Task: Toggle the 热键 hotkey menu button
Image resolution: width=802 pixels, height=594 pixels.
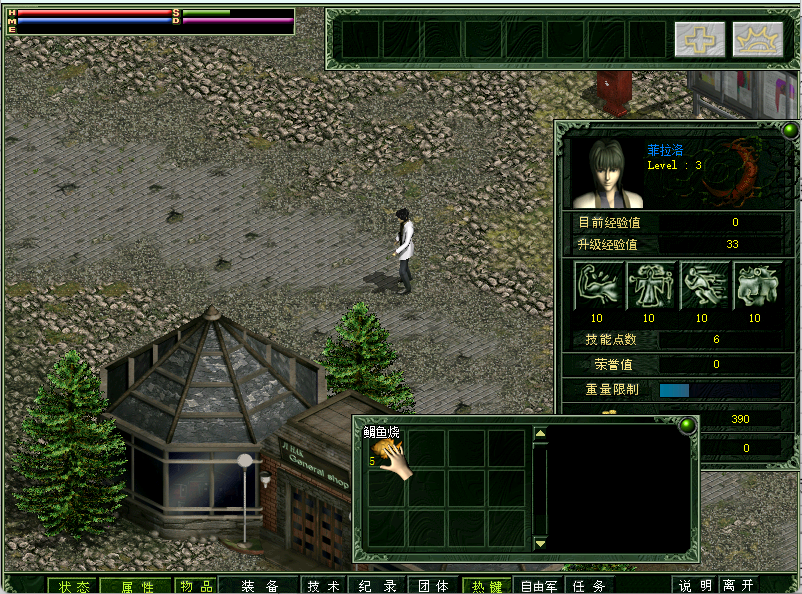Action: 487,586
